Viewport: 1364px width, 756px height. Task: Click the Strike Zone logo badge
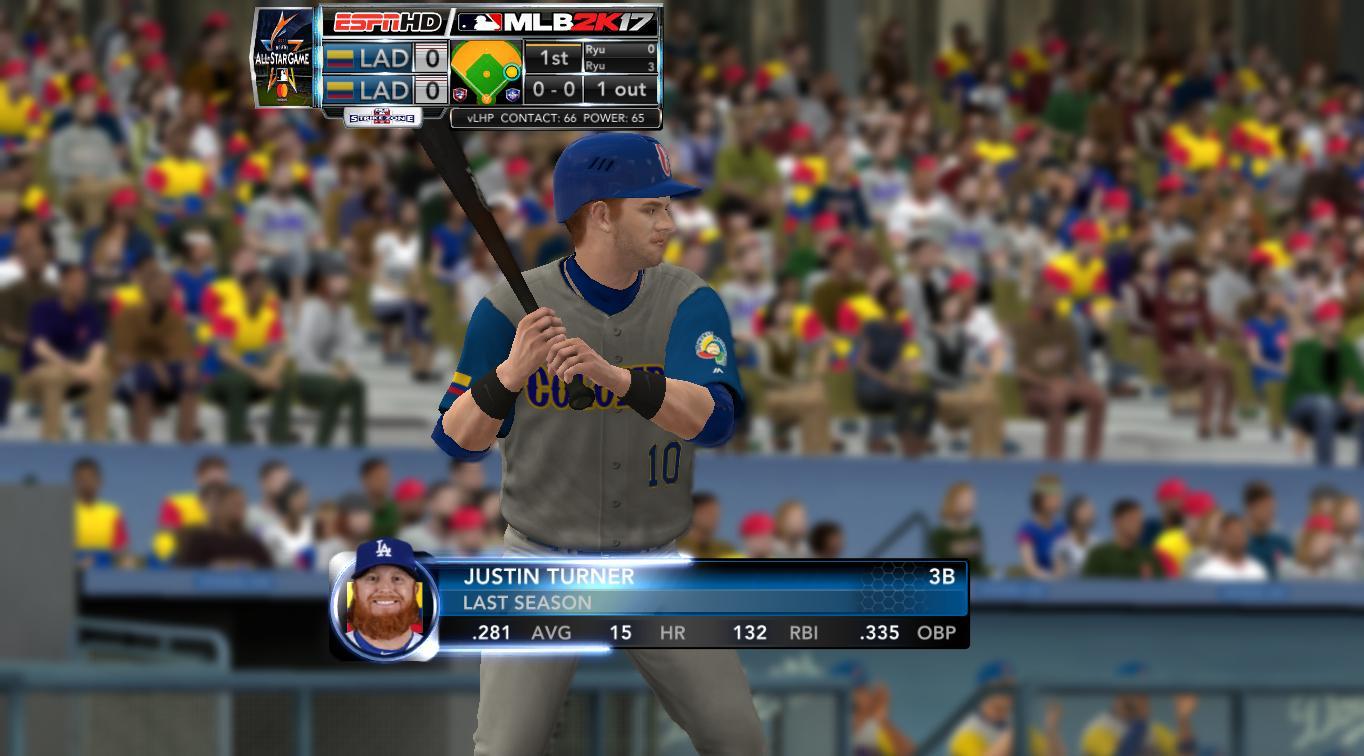tap(383, 117)
